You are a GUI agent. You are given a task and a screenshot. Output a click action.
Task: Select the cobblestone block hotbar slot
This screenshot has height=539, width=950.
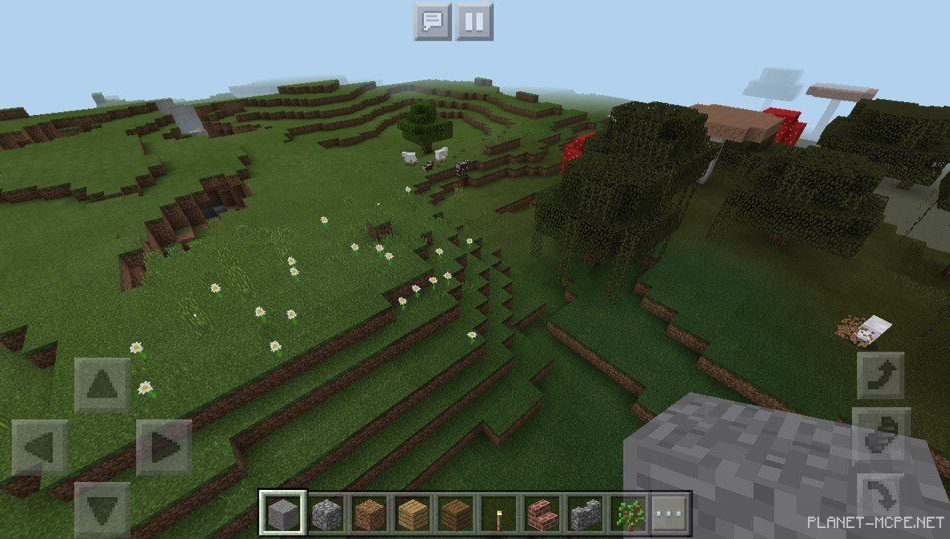click(326, 514)
